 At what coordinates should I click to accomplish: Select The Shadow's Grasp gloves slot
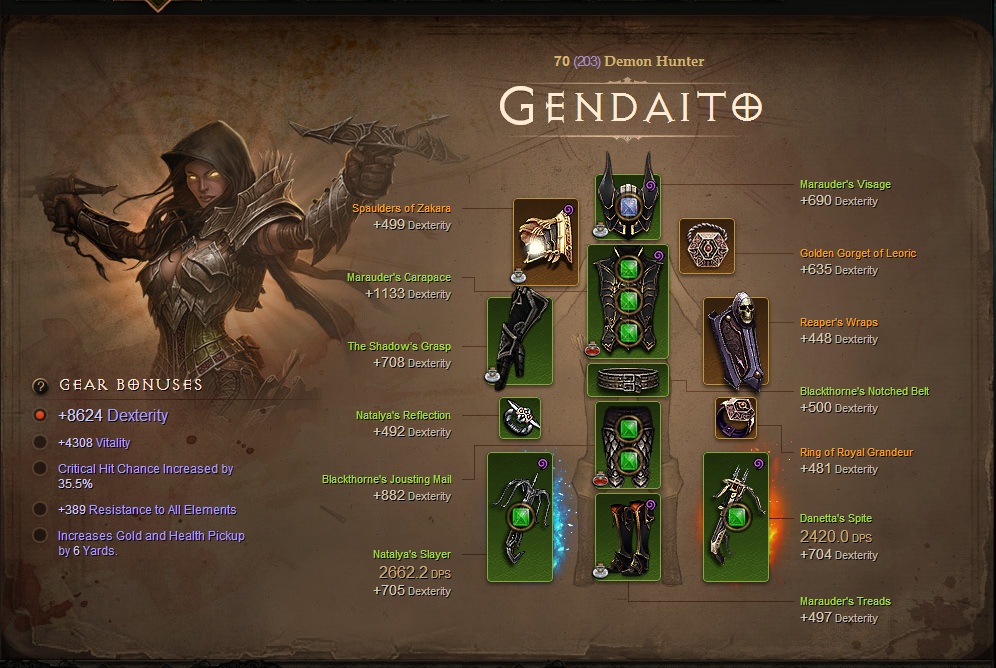(520, 340)
